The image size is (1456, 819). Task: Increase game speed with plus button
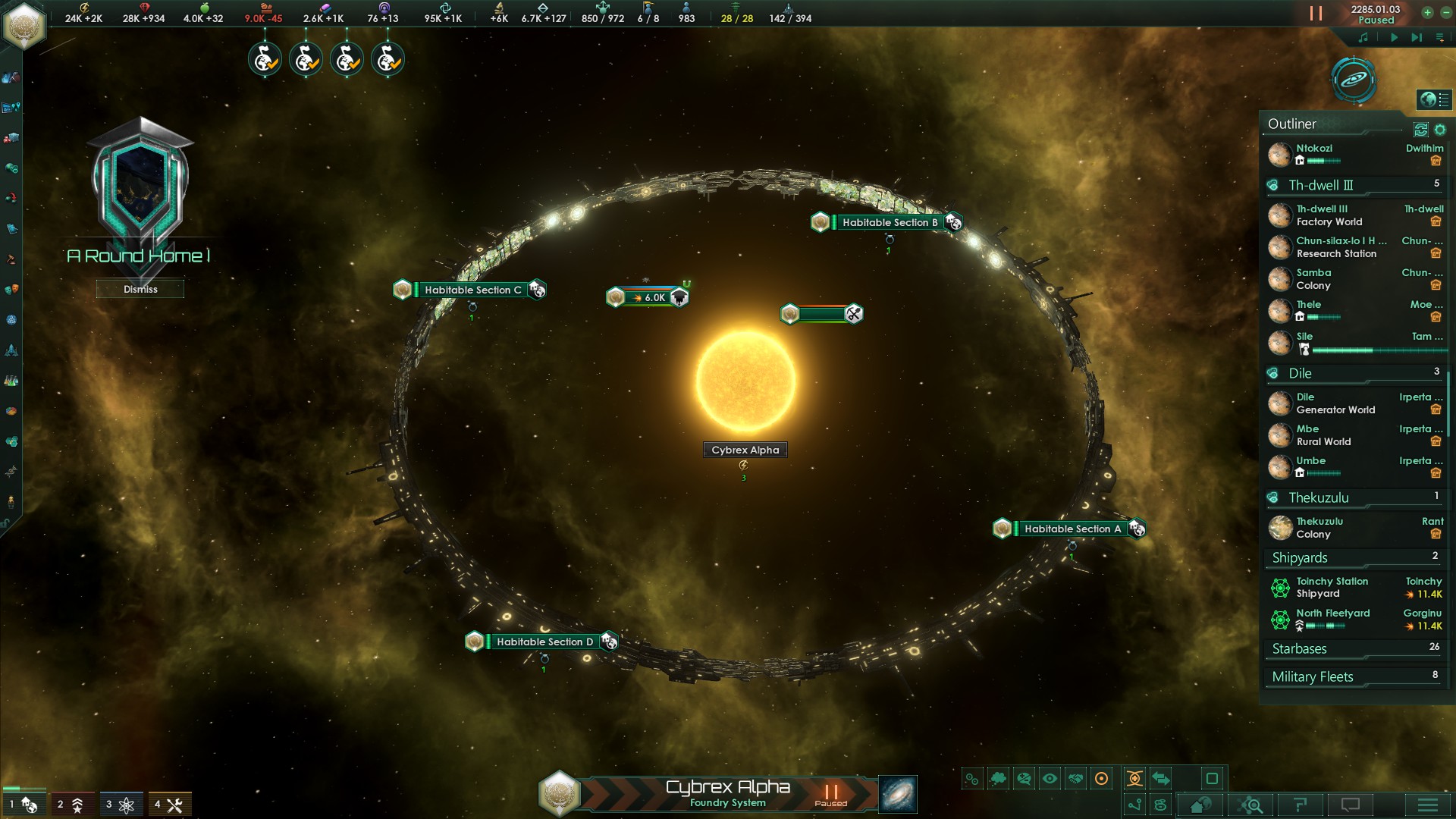(x=1427, y=12)
